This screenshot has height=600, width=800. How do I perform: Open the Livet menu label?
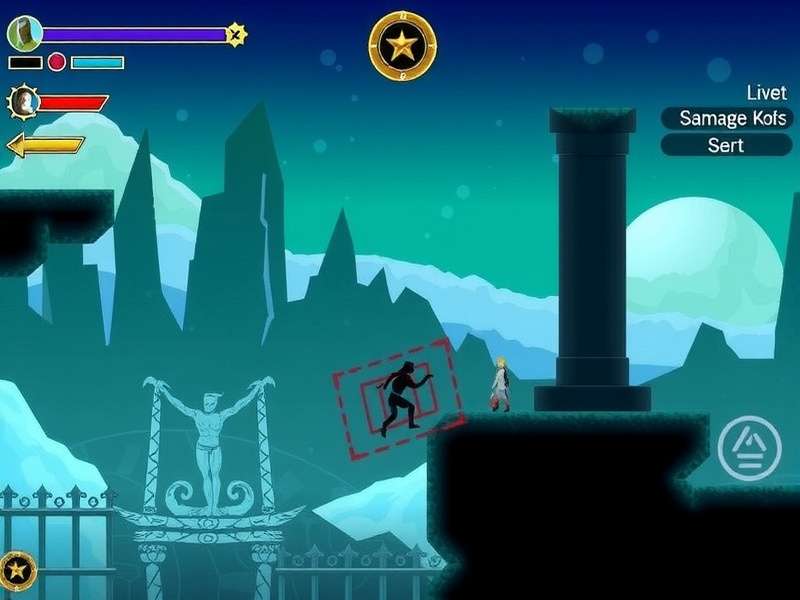[x=766, y=92]
